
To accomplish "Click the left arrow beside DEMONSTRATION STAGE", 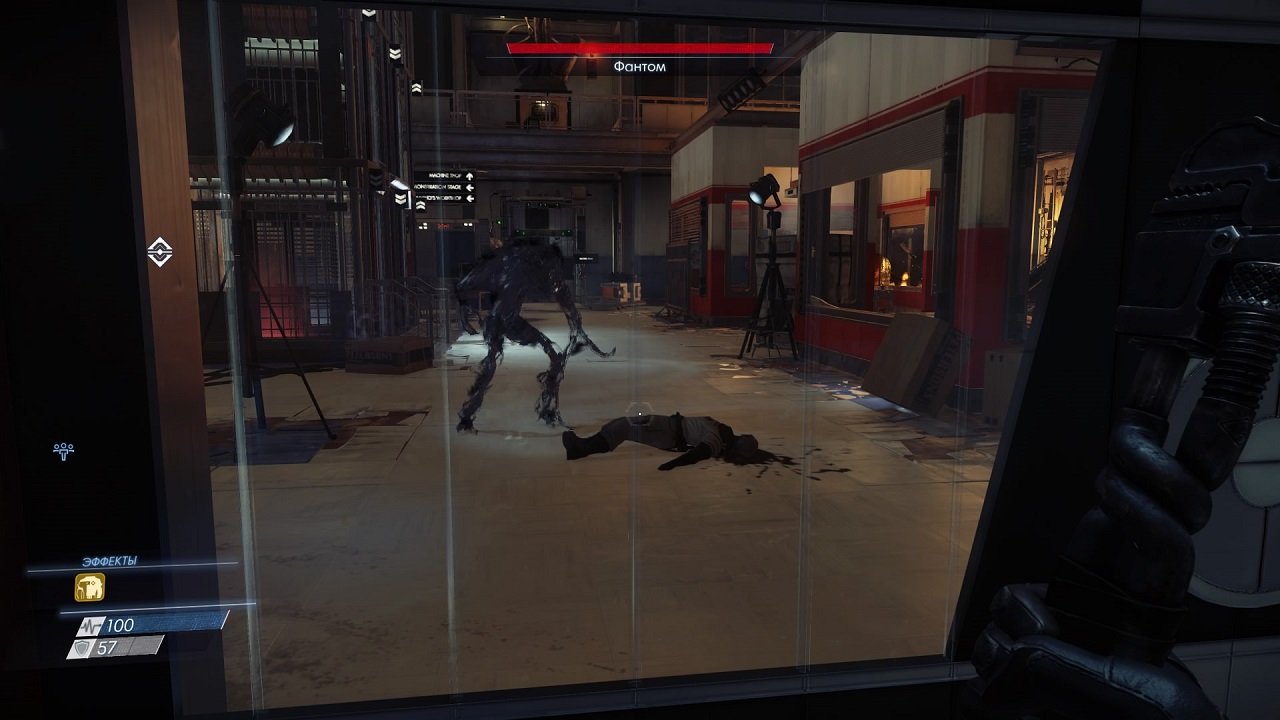I will pos(469,187).
